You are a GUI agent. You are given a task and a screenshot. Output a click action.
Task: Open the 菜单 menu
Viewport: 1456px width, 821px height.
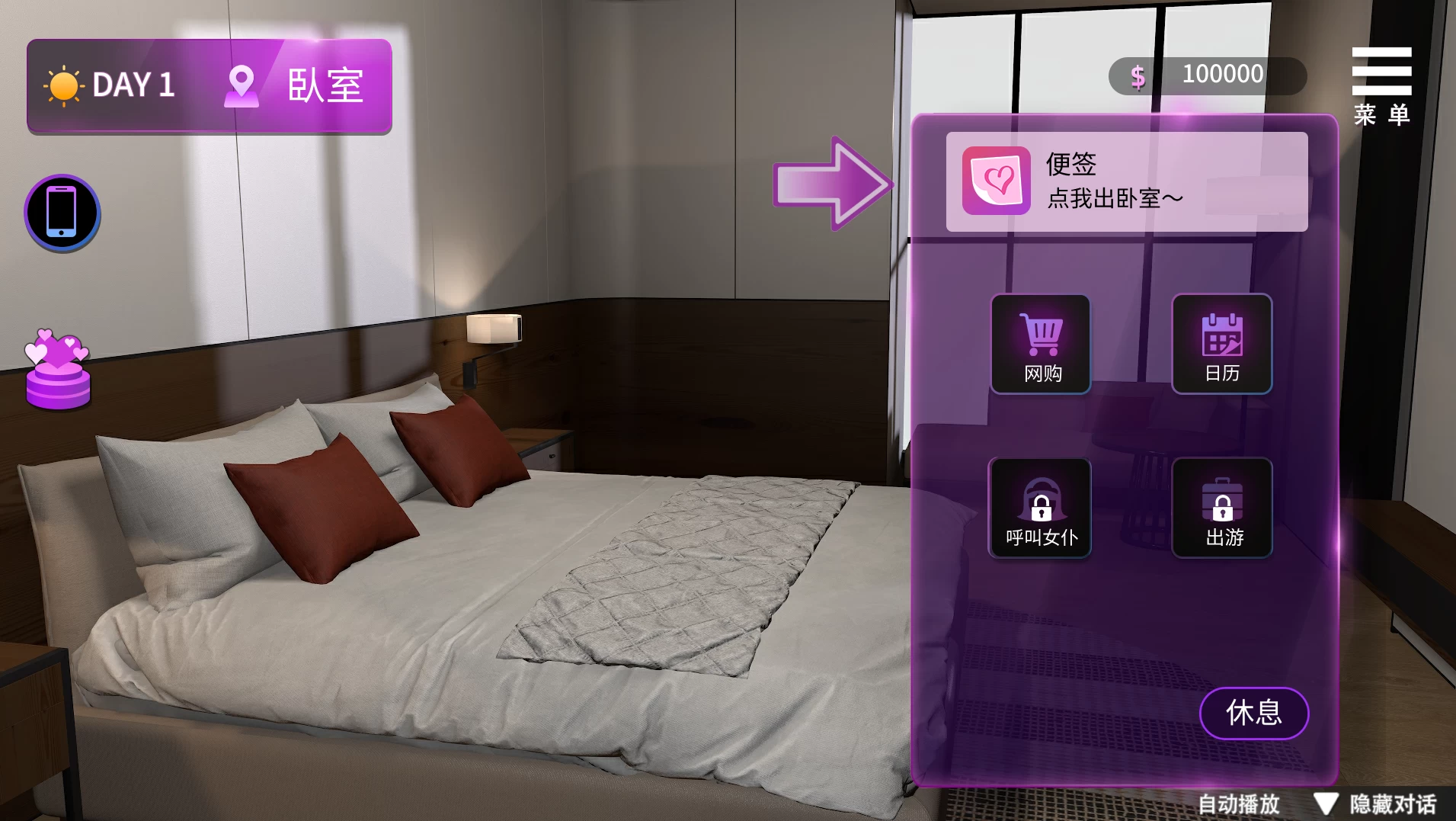click(x=1381, y=84)
